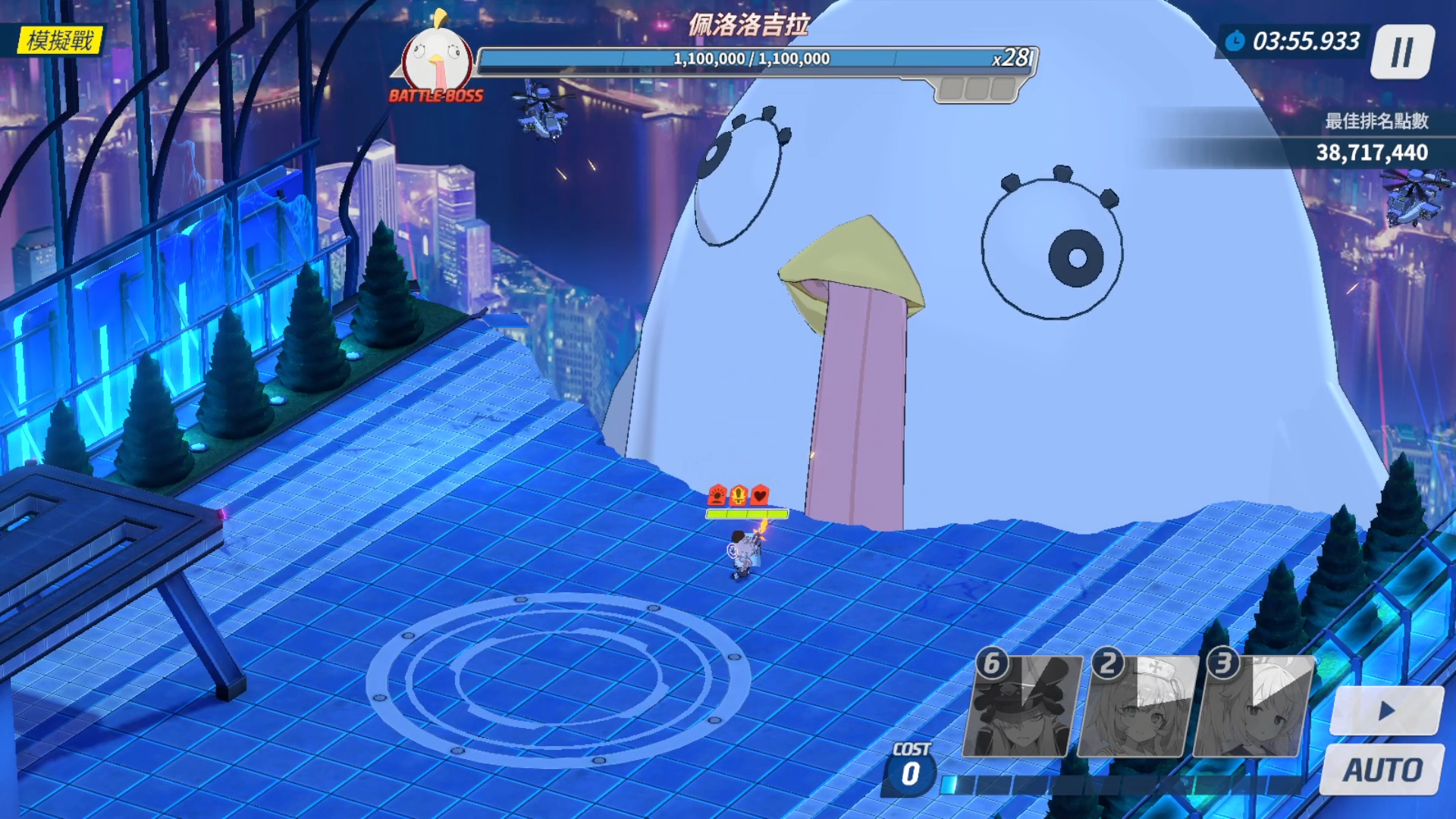Pause the battle

click(1402, 52)
